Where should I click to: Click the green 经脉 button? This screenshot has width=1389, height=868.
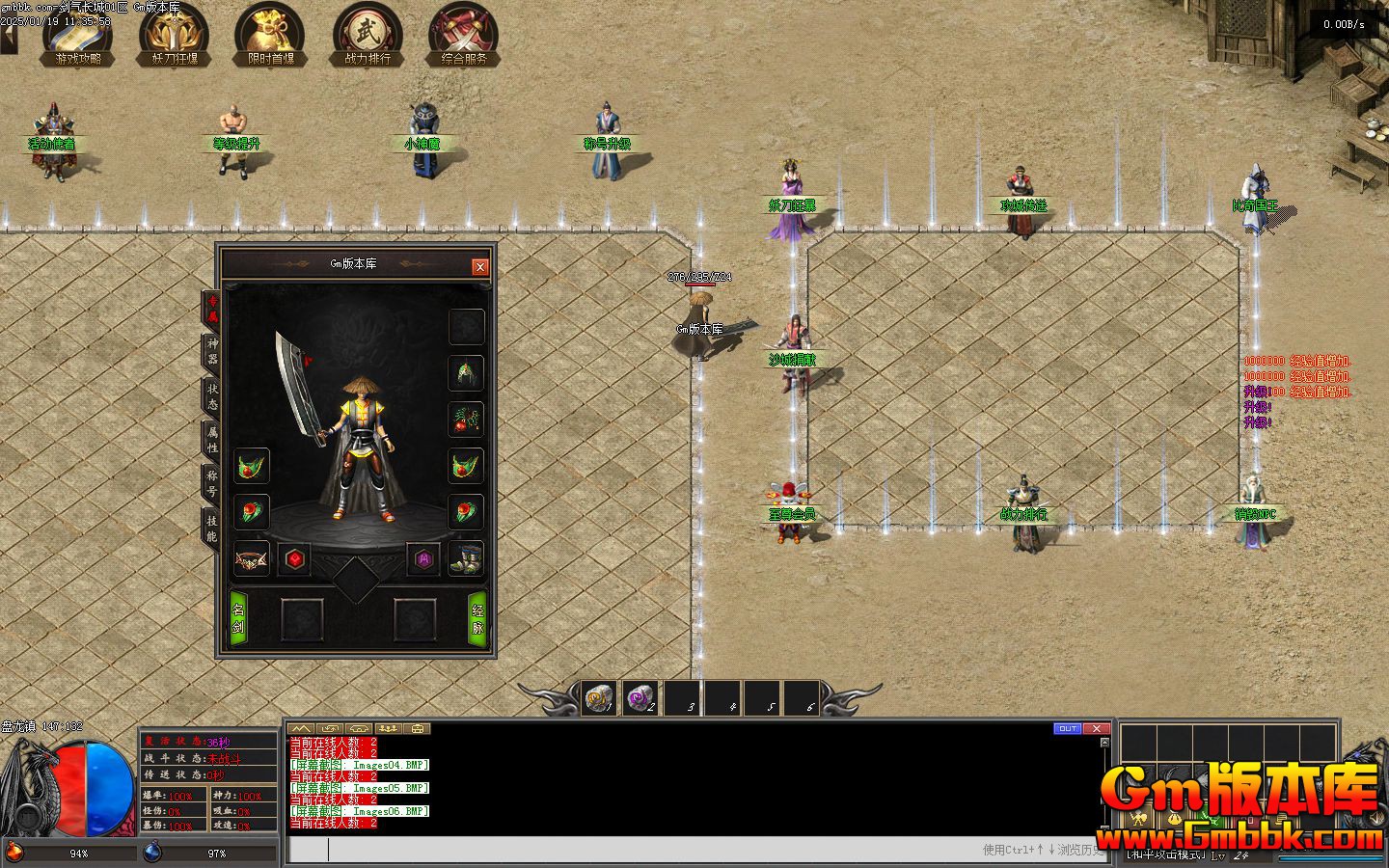pyautogui.click(x=477, y=618)
